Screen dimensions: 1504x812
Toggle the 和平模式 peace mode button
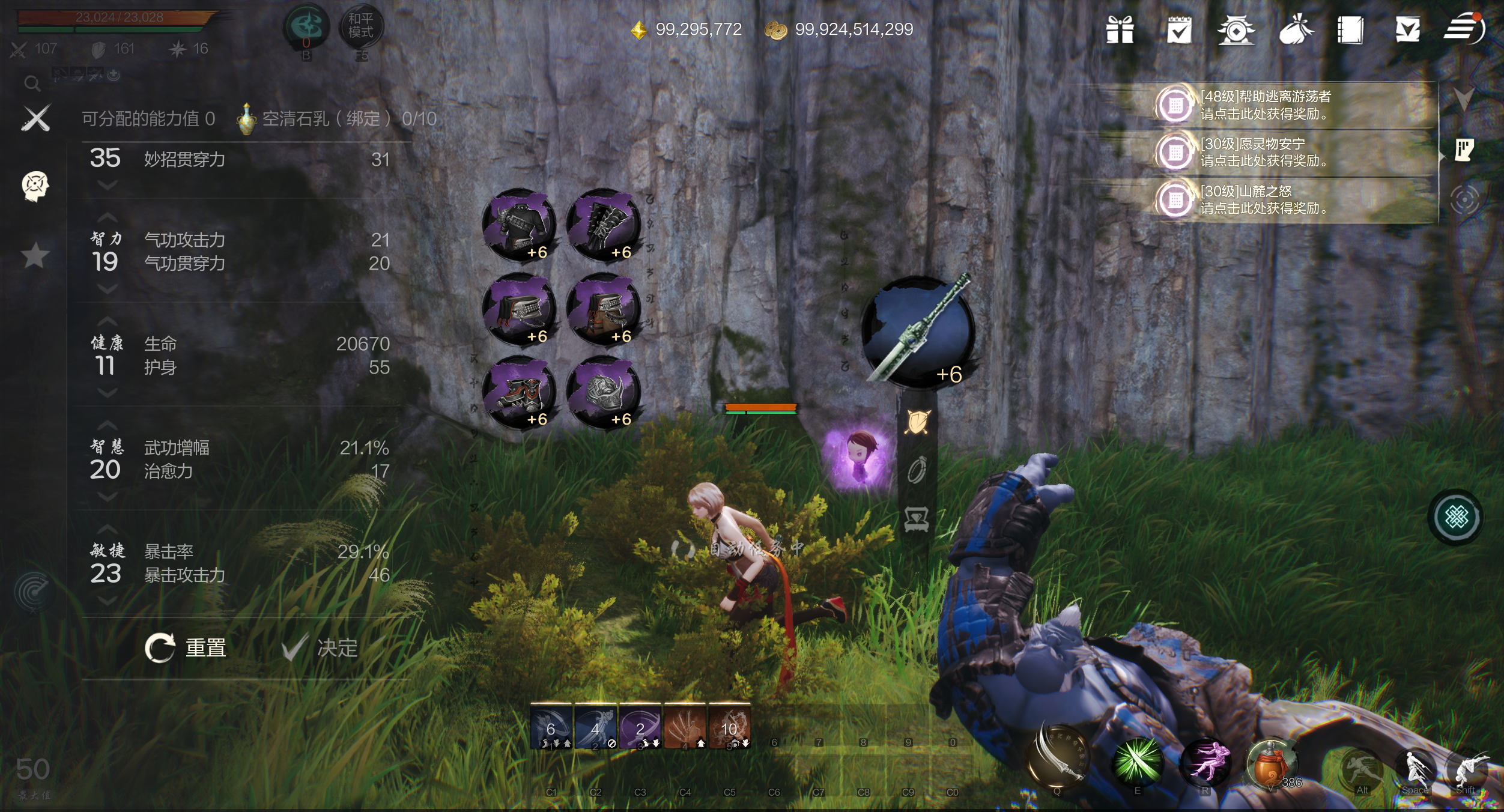pyautogui.click(x=360, y=26)
